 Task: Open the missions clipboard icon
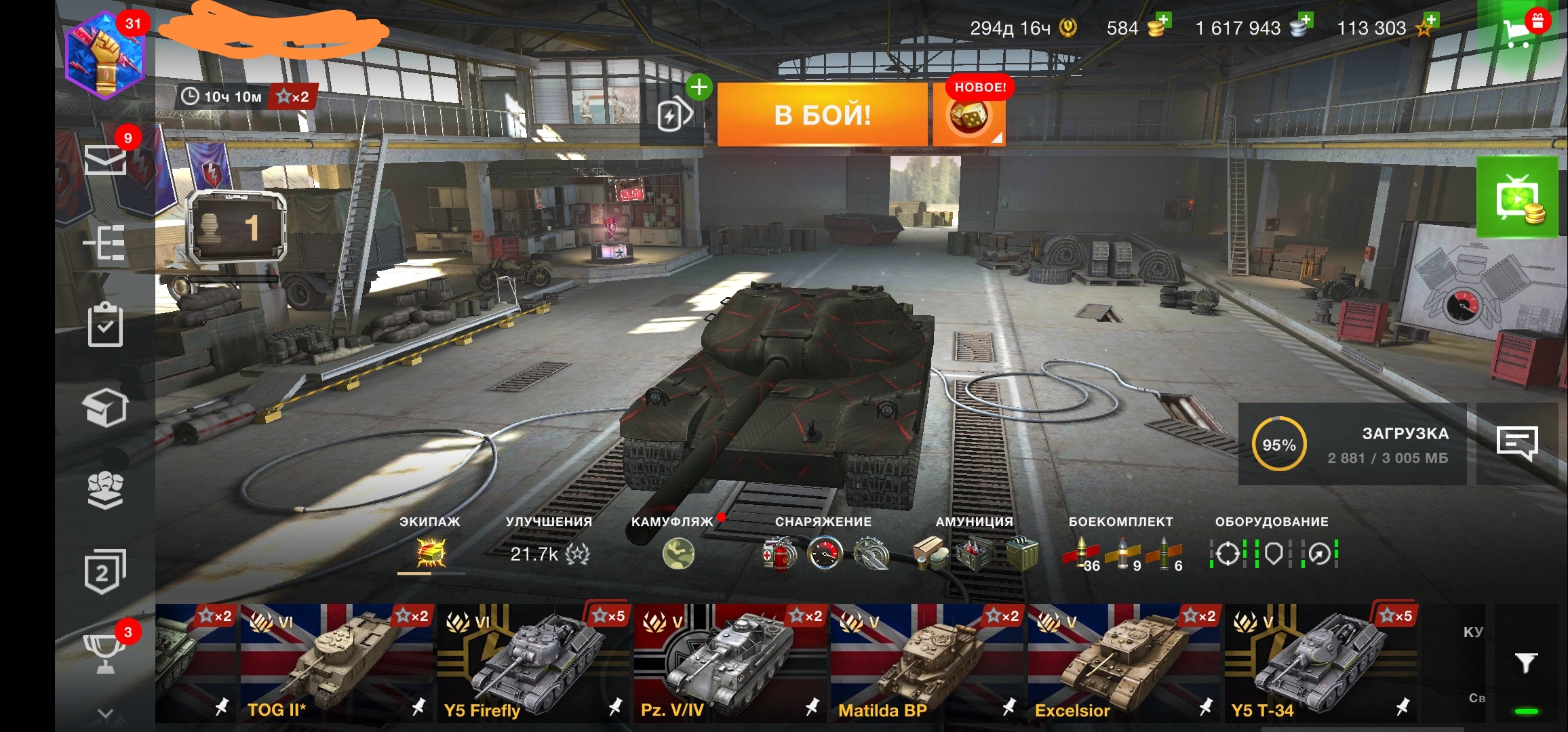click(105, 325)
